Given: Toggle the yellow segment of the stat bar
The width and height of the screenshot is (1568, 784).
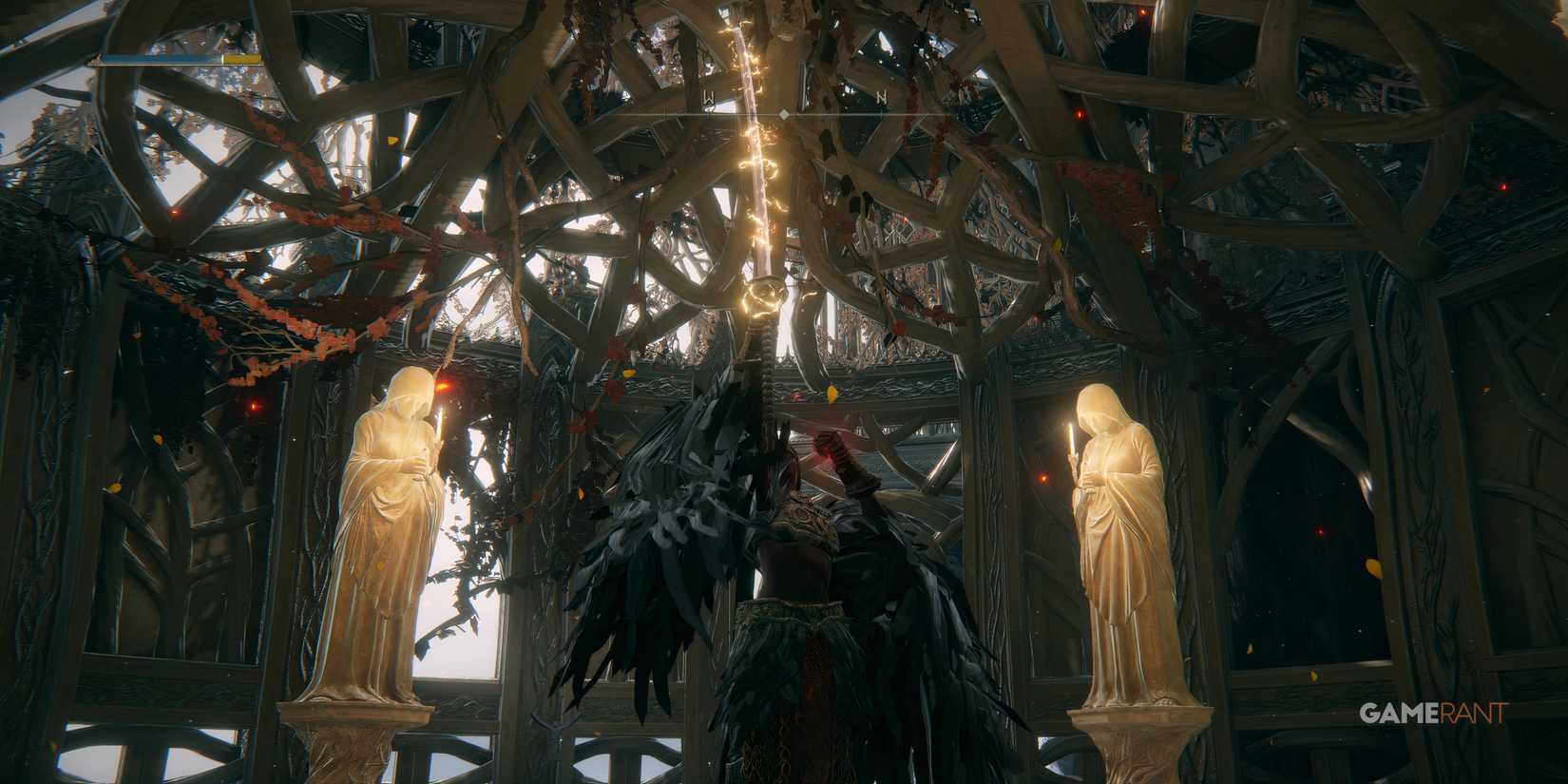Looking at the screenshot, I should click(243, 59).
